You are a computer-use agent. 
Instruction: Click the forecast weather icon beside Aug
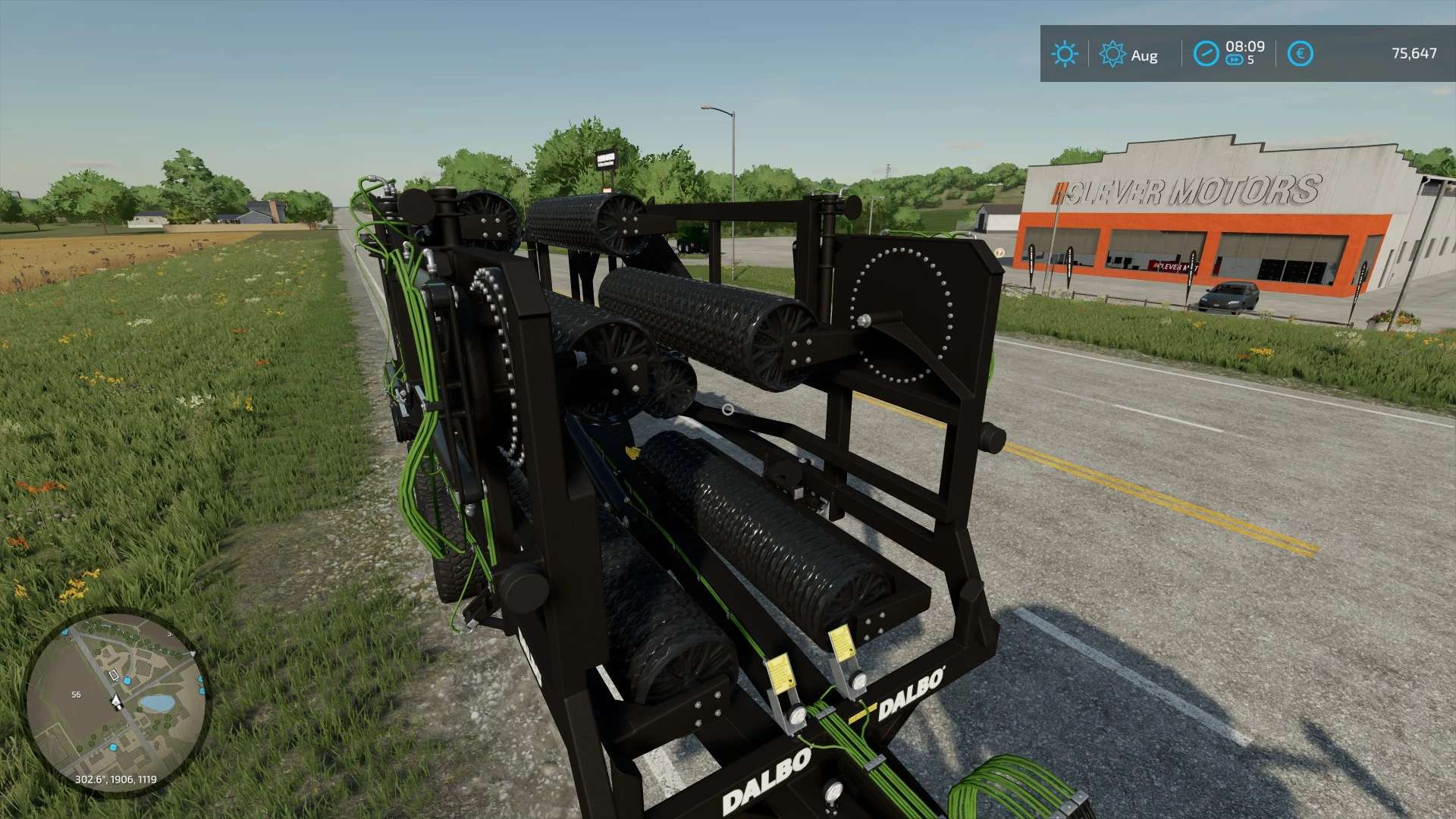click(x=1112, y=53)
